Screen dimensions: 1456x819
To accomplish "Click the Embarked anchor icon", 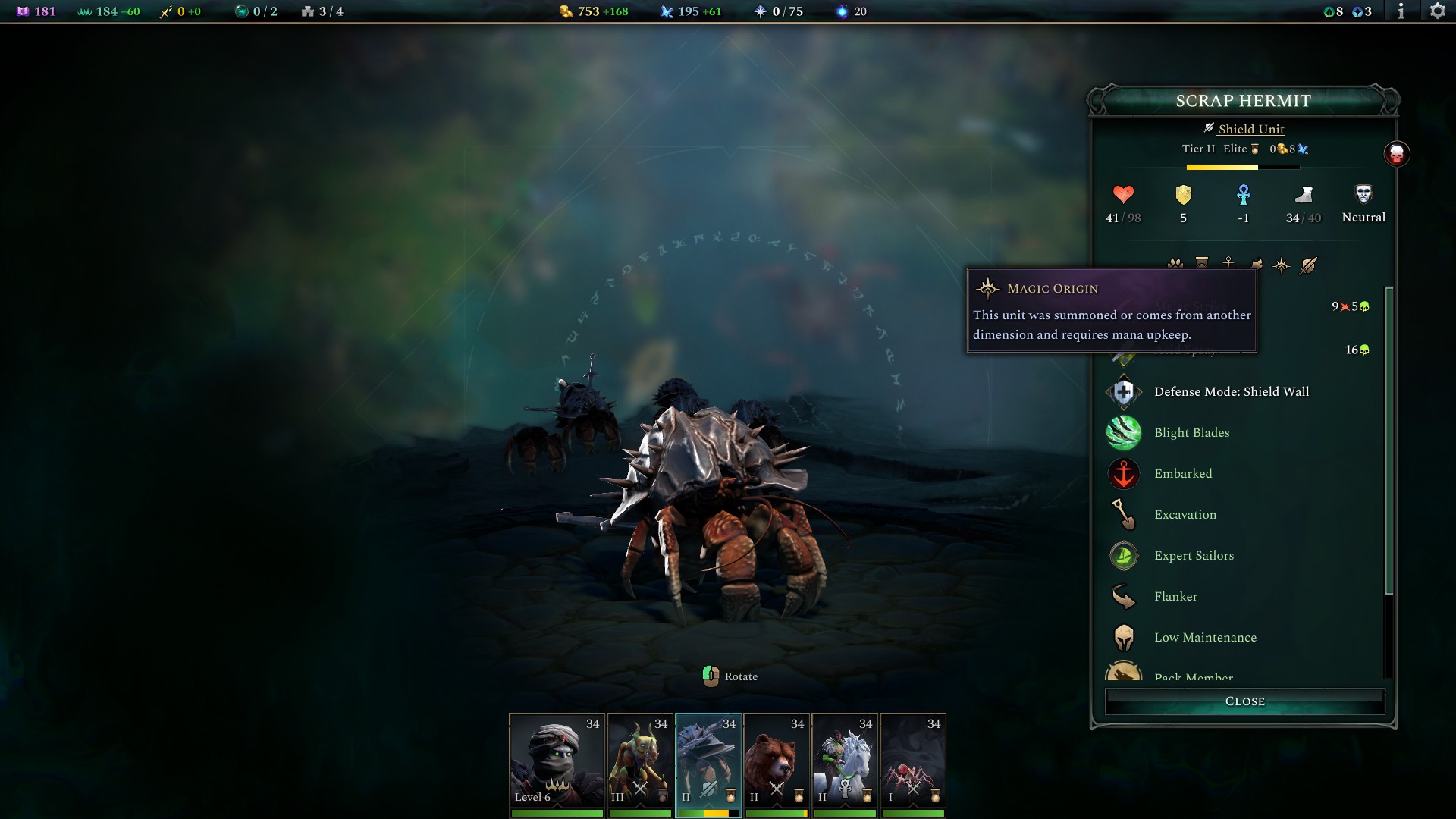I will point(1124,473).
